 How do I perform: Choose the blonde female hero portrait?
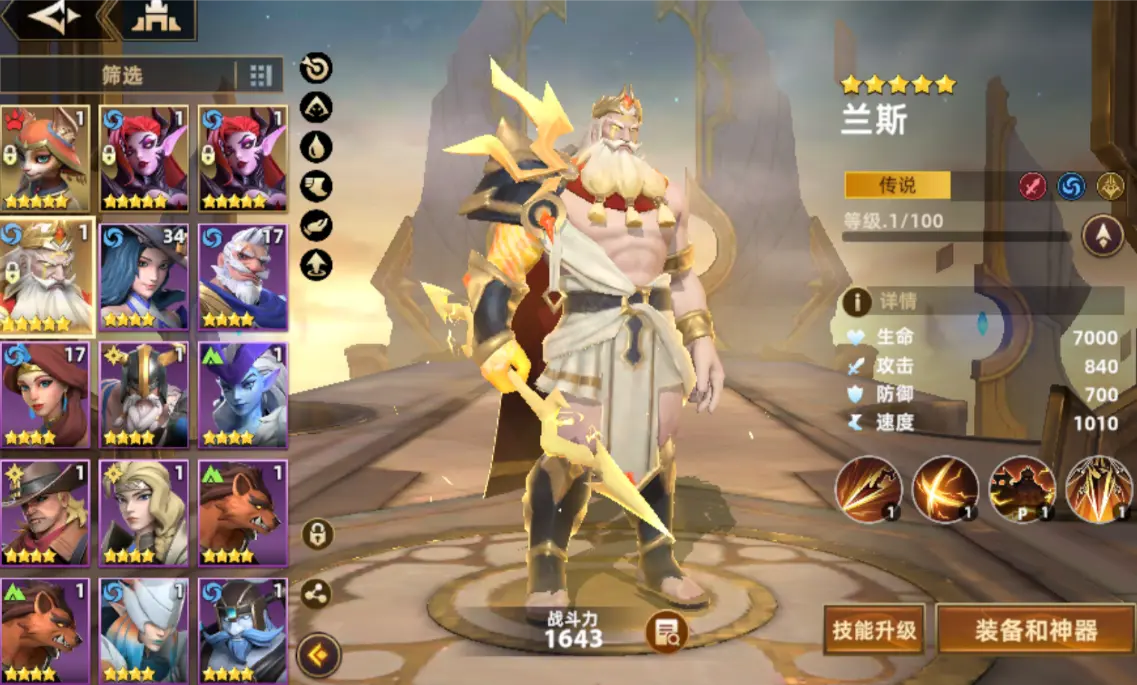pyautogui.click(x=144, y=513)
